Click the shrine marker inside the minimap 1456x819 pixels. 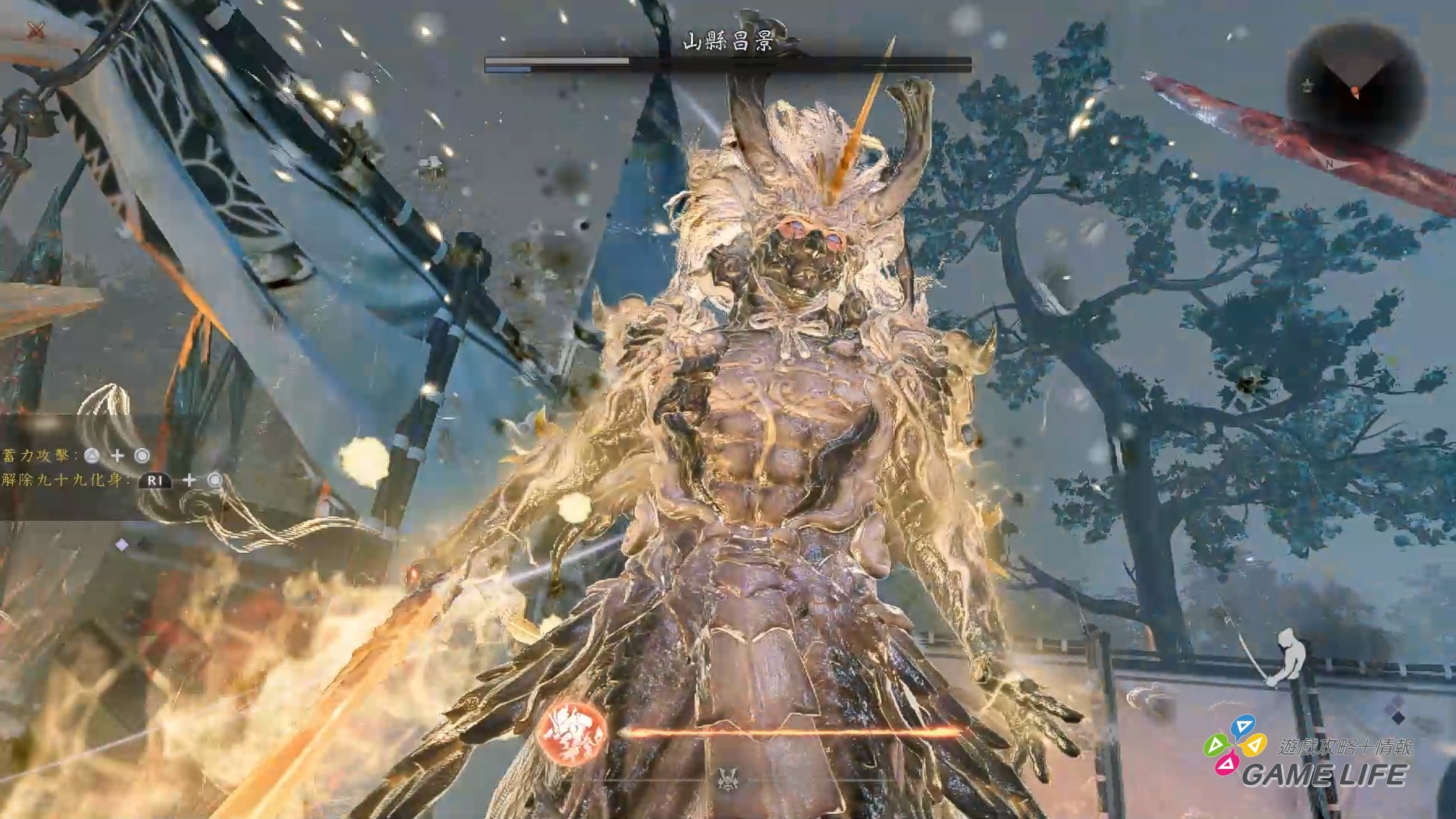click(1307, 84)
